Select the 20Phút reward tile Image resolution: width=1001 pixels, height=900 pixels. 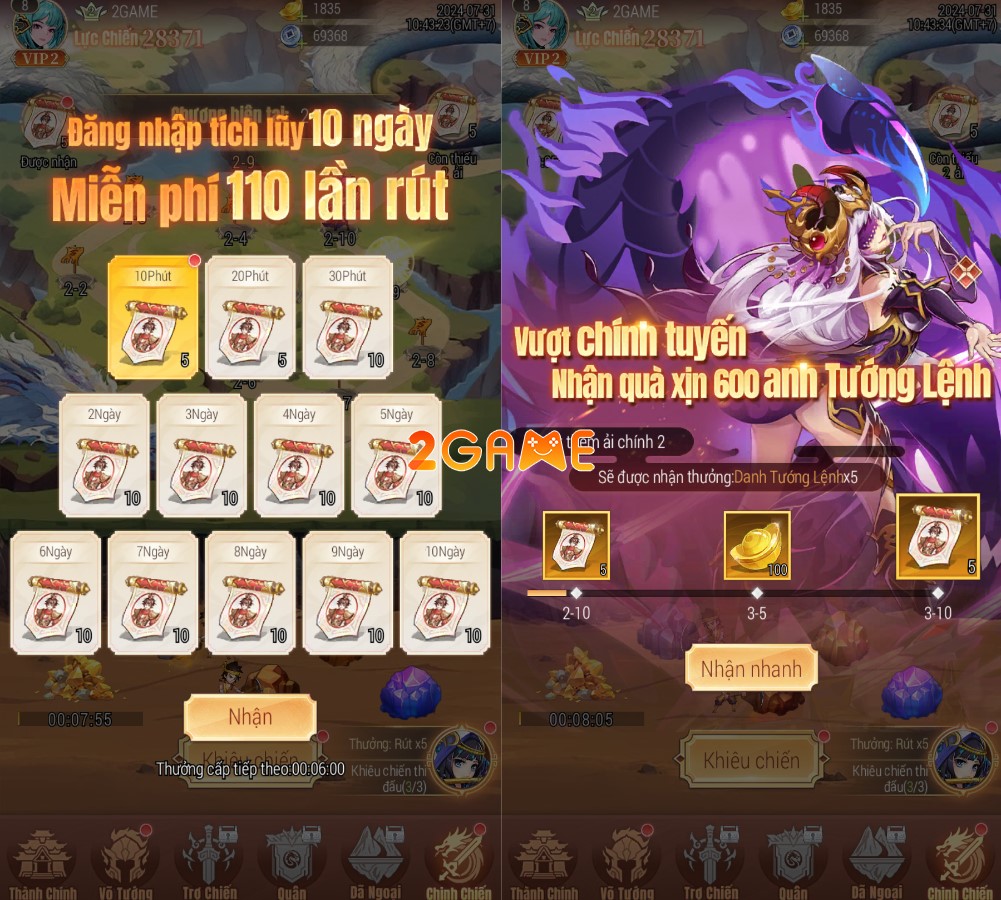click(250, 318)
